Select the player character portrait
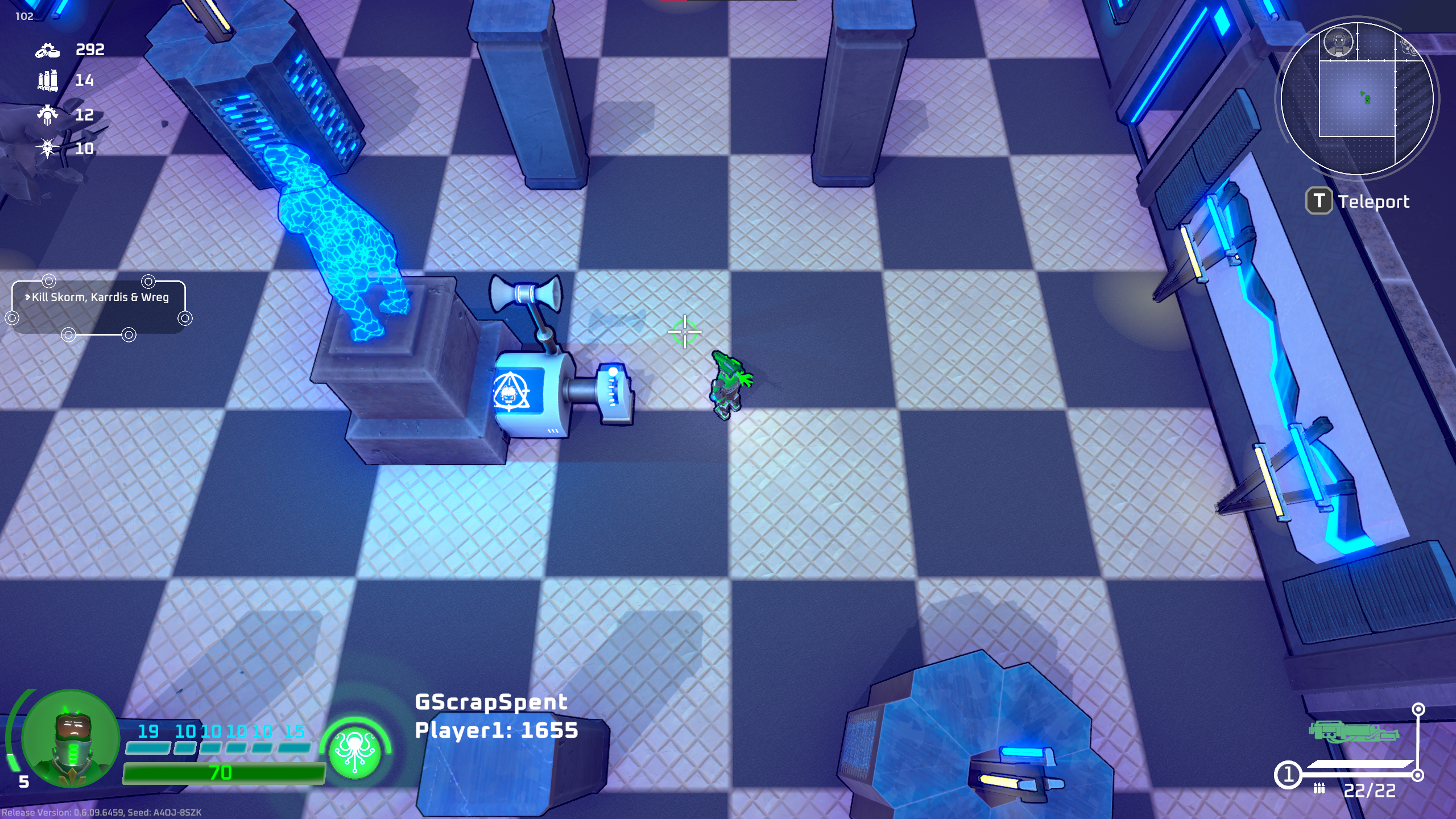The height and width of the screenshot is (819, 1456). click(x=71, y=738)
